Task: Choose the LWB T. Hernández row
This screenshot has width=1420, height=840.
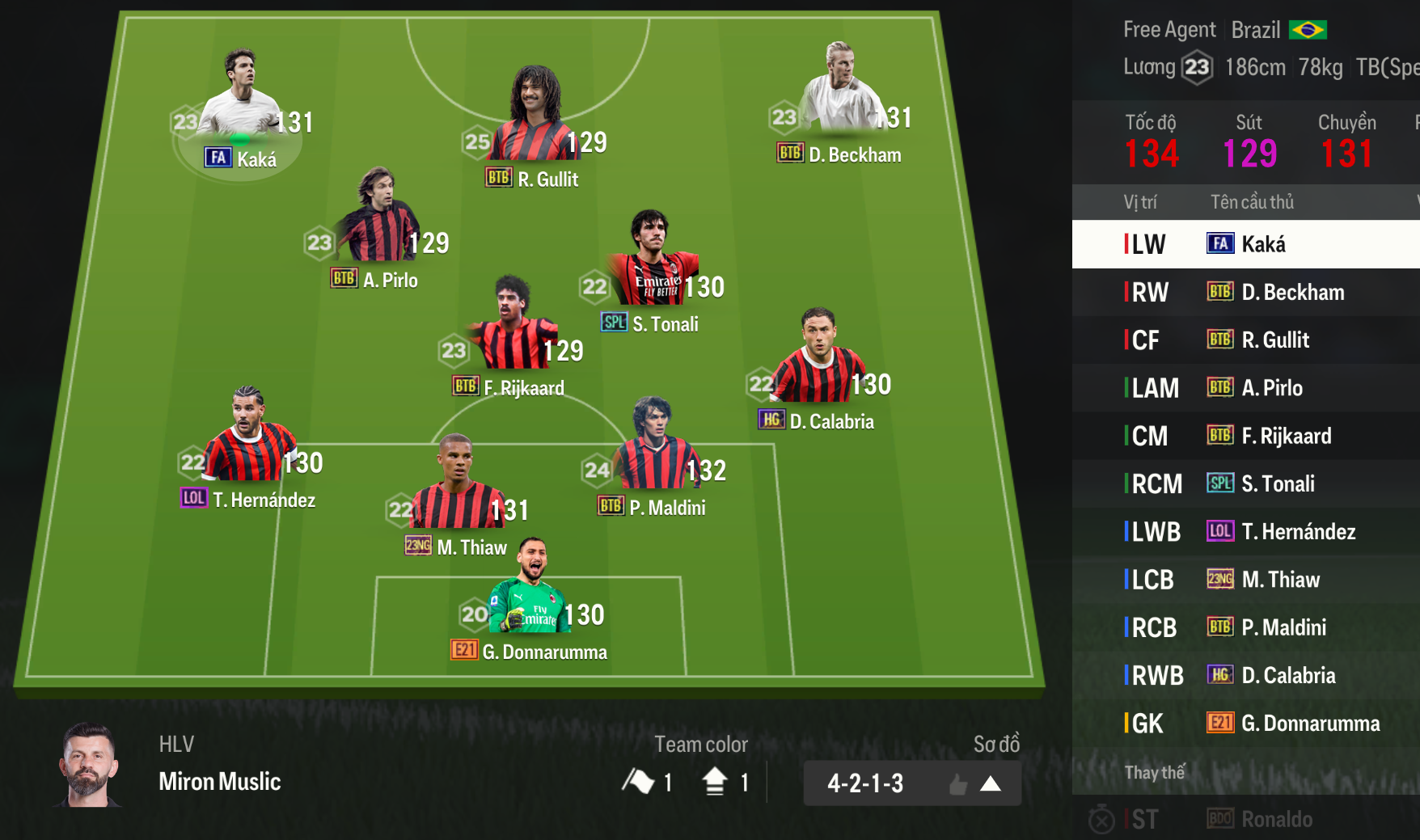Action: coord(1245,531)
